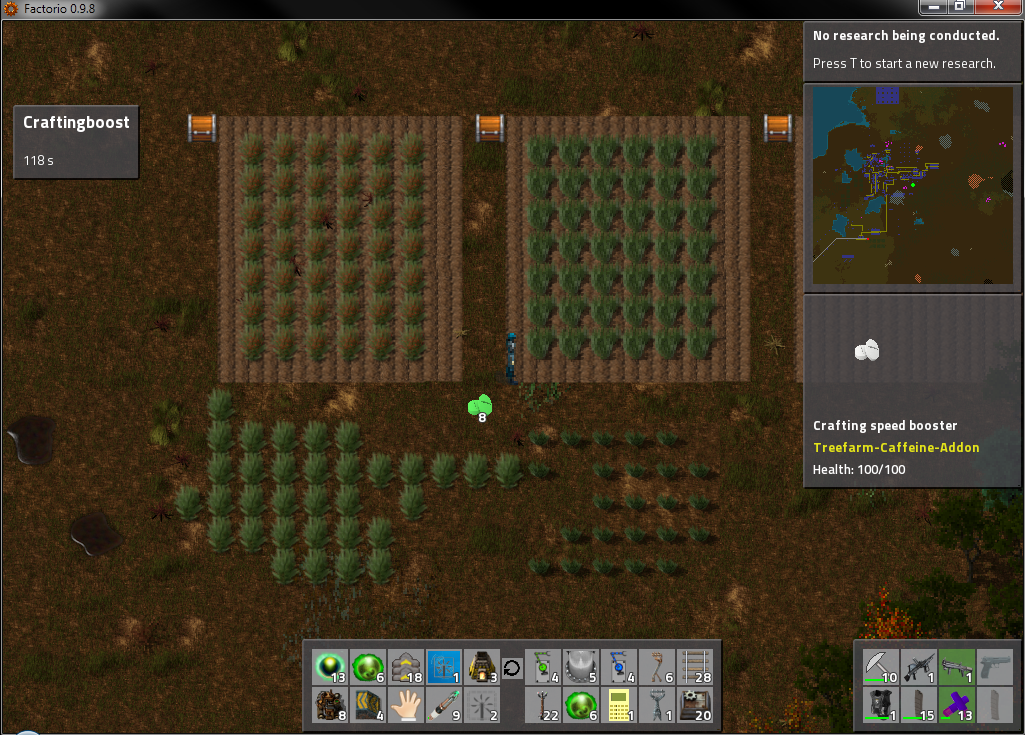
Task: Choose the assembling machine slot with 20
Action: (x=695, y=705)
